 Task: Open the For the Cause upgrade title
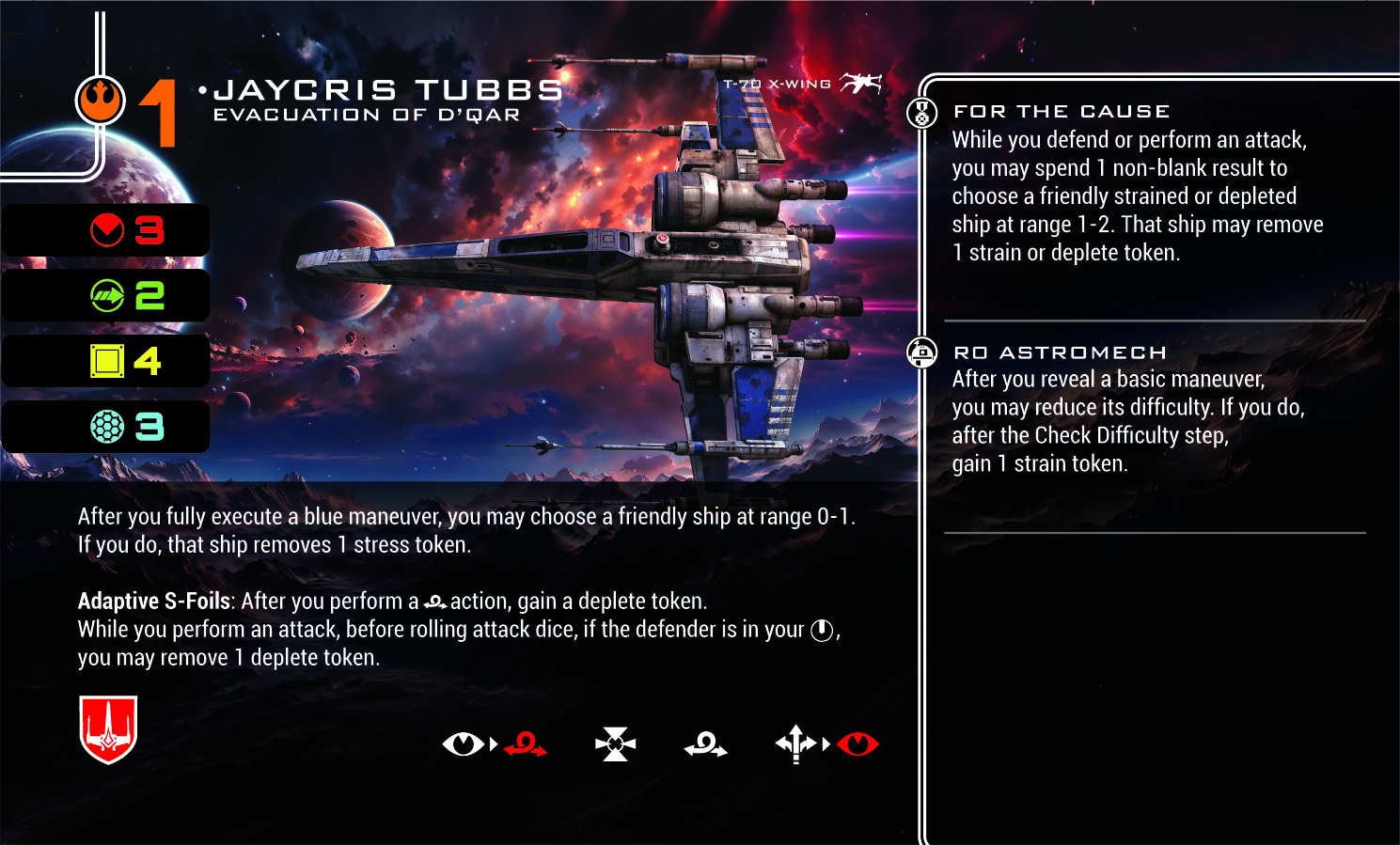point(1062,112)
